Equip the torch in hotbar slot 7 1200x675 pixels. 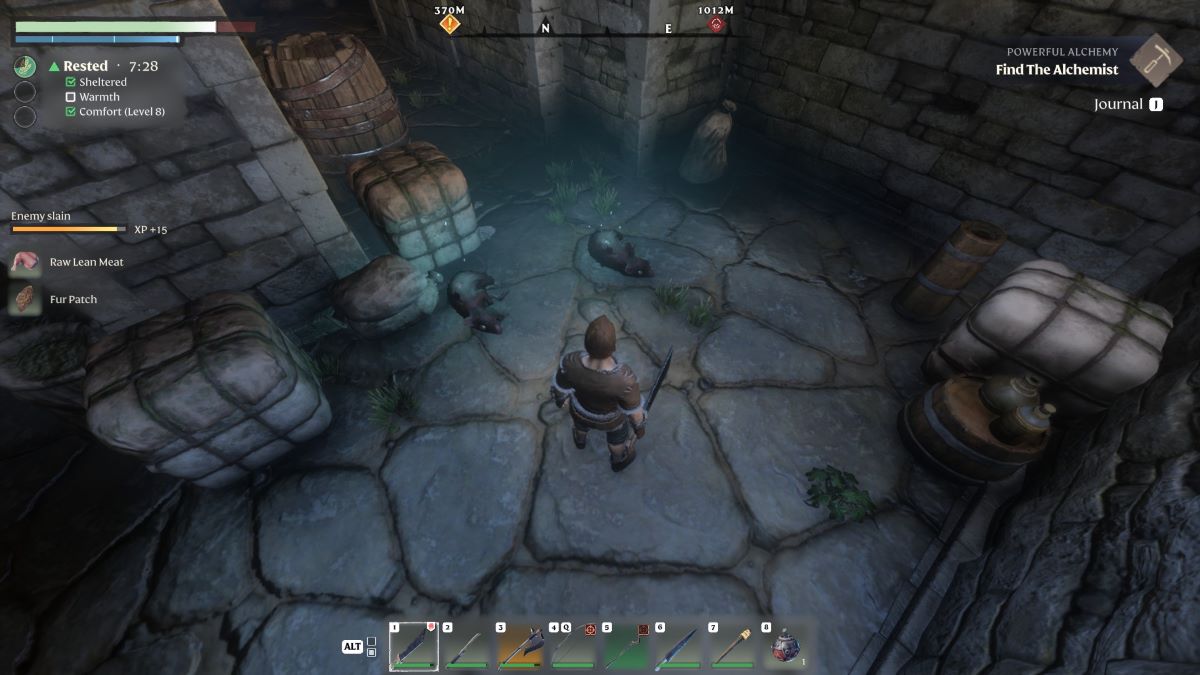click(x=732, y=647)
